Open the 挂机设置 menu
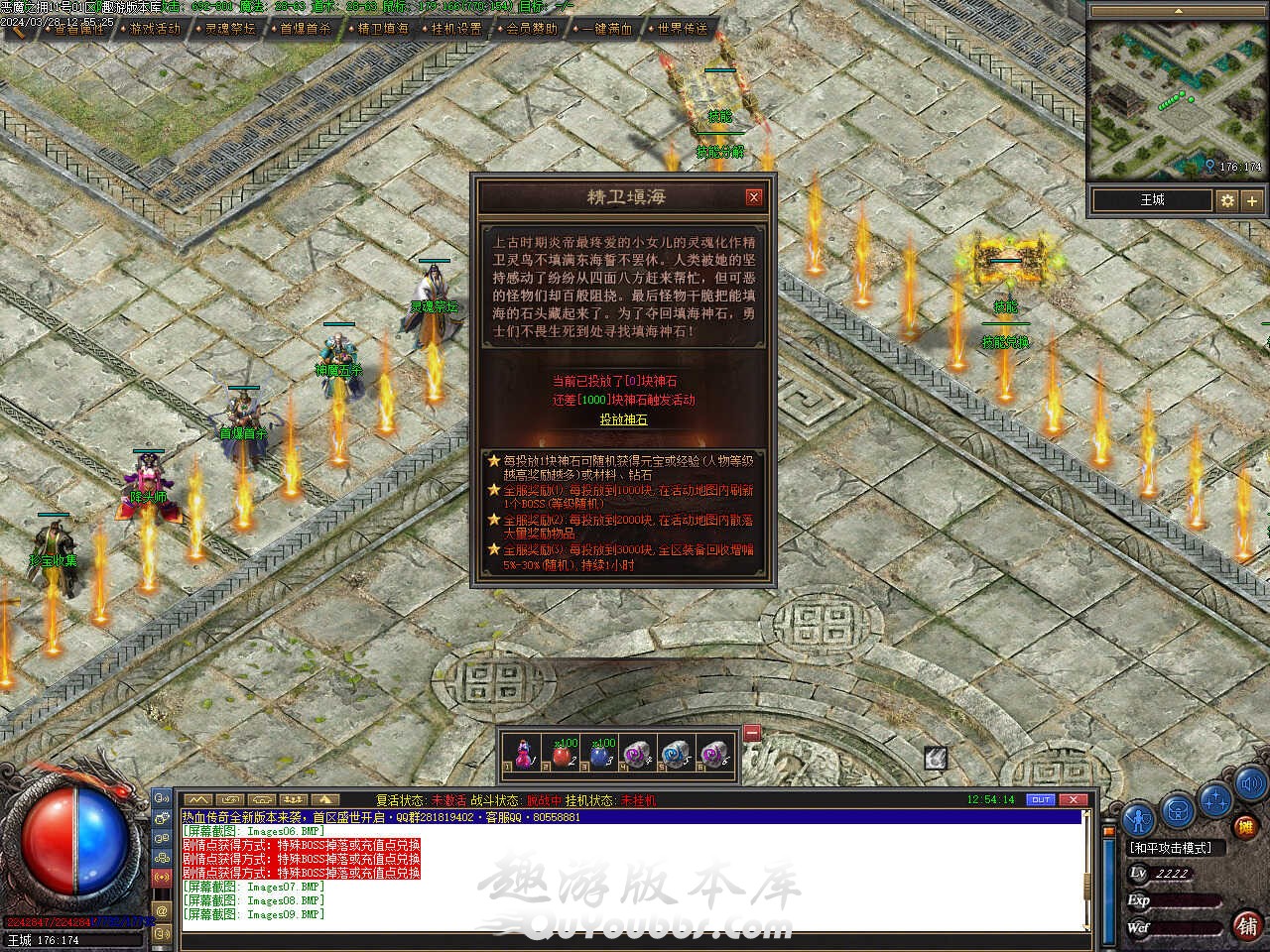Image resolution: width=1270 pixels, height=952 pixels. point(456,29)
